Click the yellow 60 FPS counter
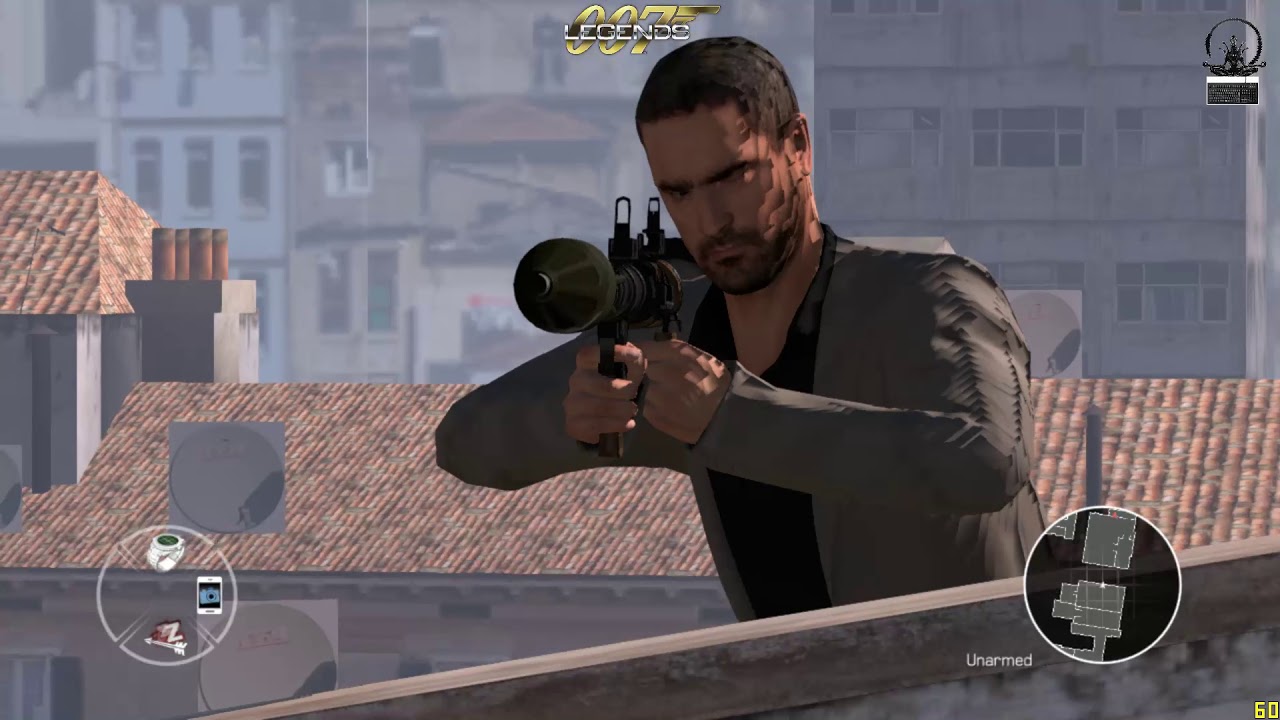Screen dimensions: 1280x720 pyautogui.click(x=1266, y=710)
